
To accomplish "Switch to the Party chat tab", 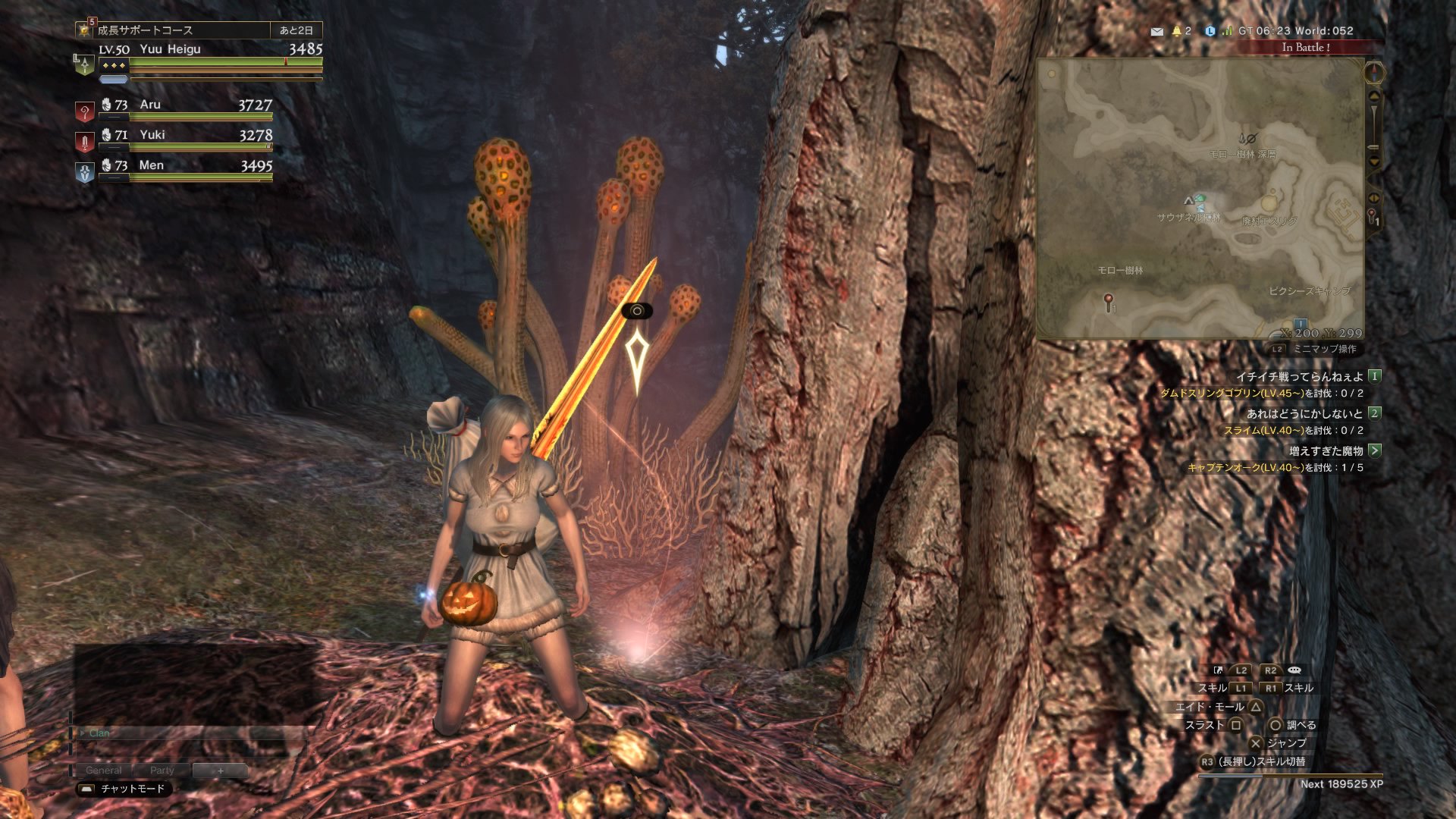I will click(x=162, y=770).
